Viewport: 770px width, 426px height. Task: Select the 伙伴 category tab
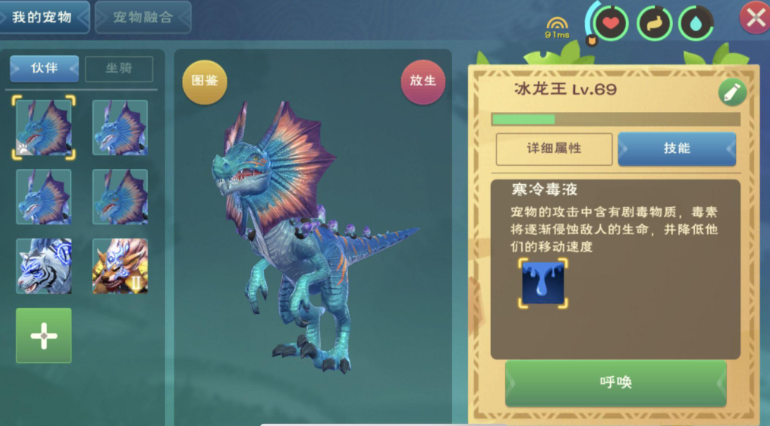point(44,69)
